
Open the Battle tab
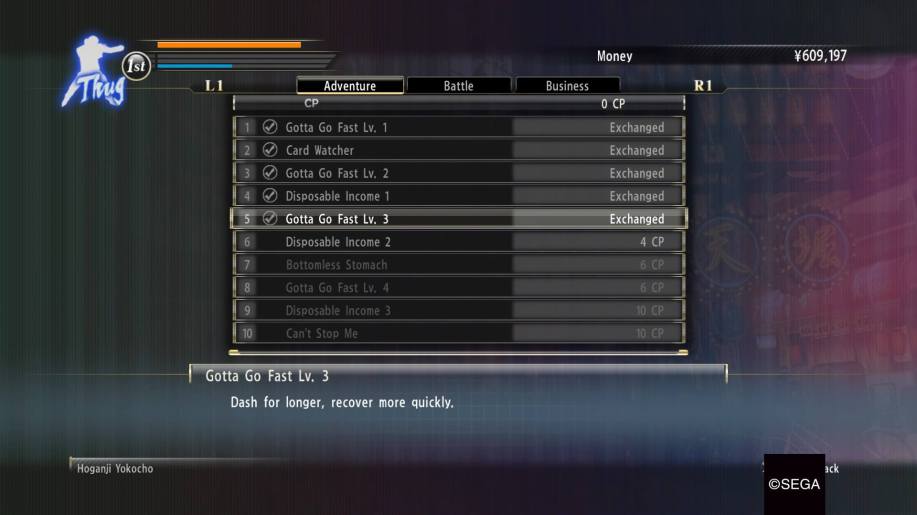click(x=459, y=86)
